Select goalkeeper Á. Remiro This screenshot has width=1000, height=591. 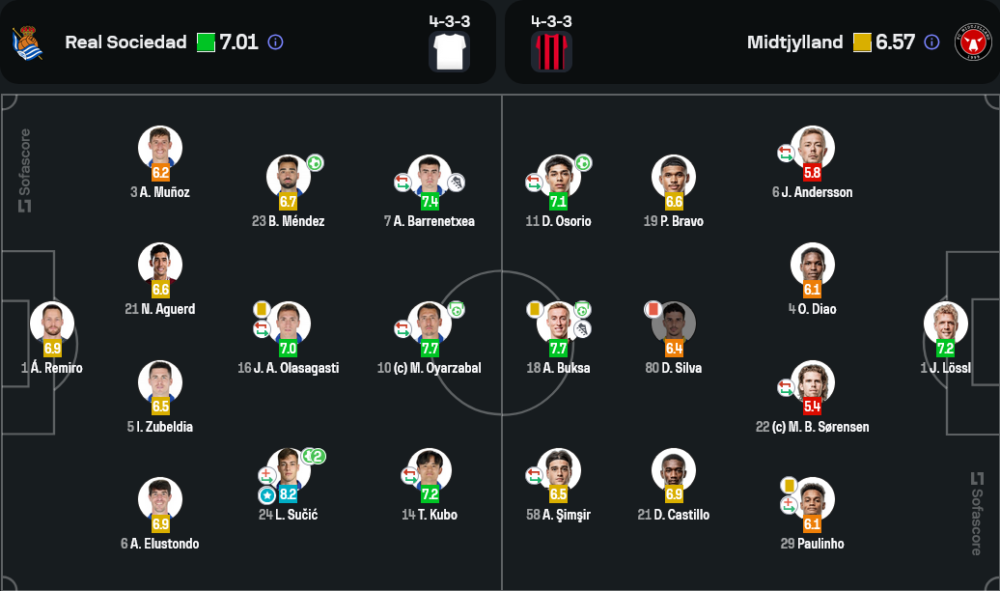pos(52,323)
